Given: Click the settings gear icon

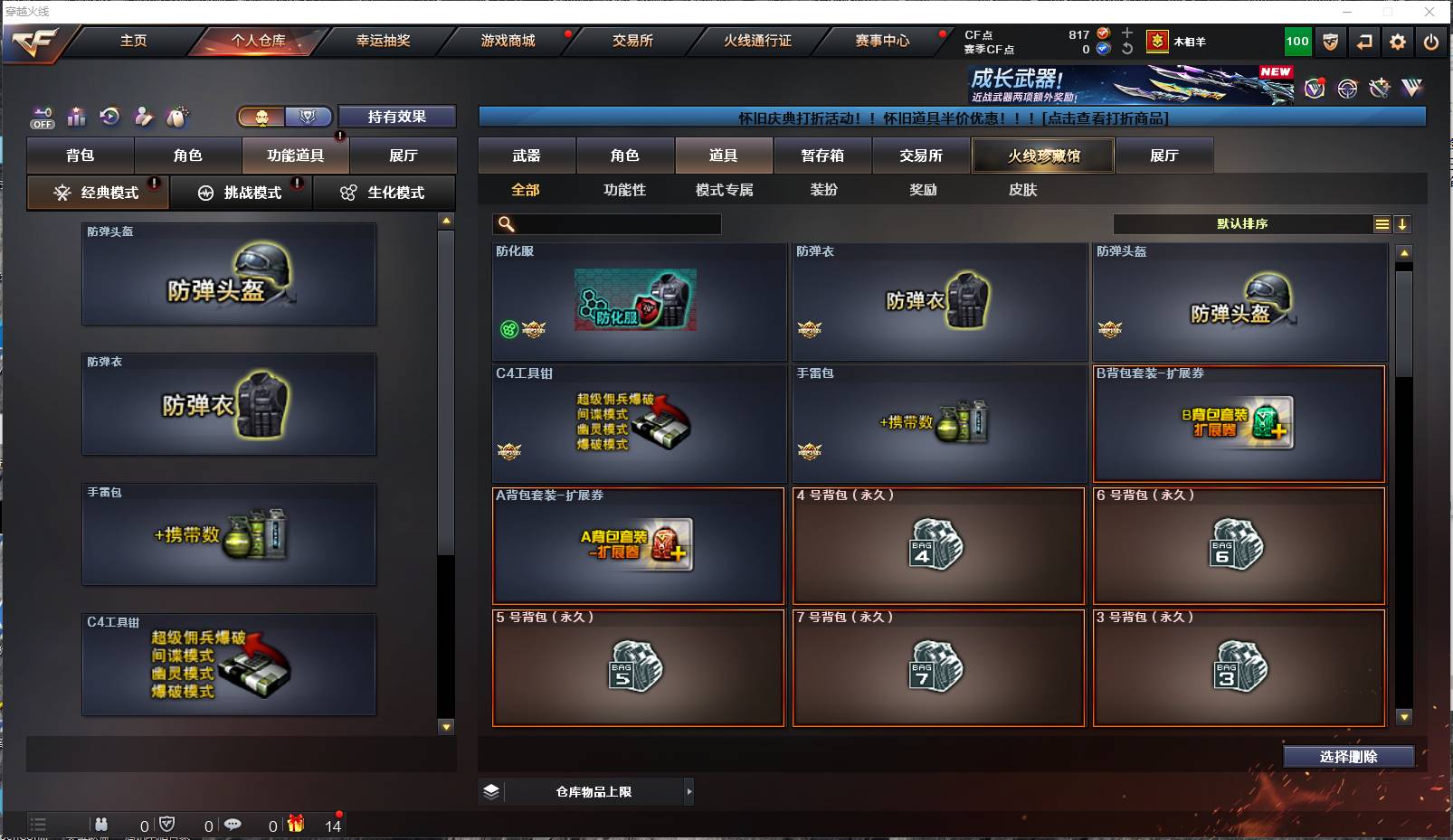Looking at the screenshot, I should (1398, 42).
